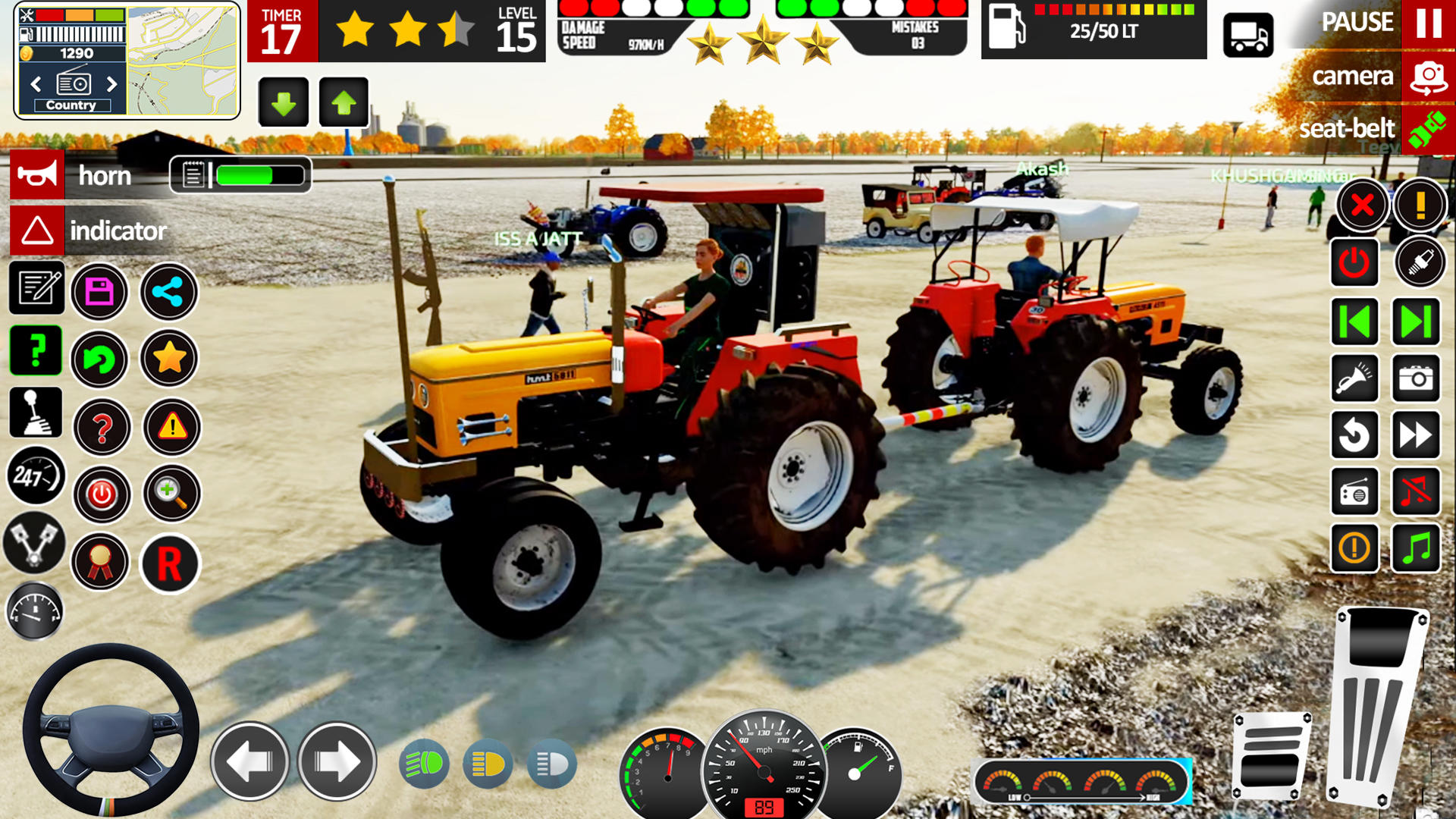Toggle the hazard warning triangle indicator
Image resolution: width=1456 pixels, height=819 pixels.
(x=171, y=428)
